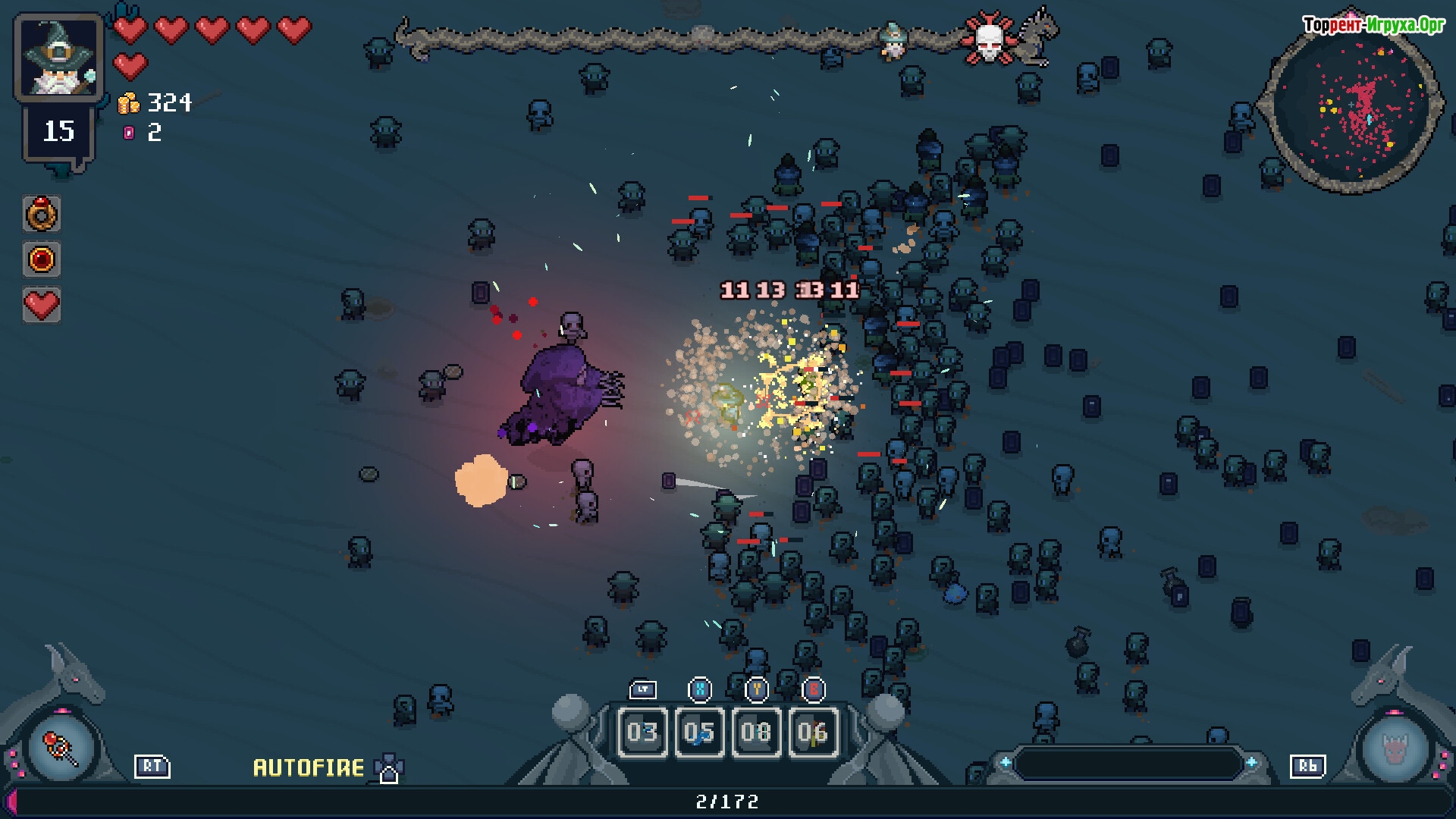Screen dimensions: 1456x819
Task: Click the demon face ultimate orb
Action: point(1395,749)
